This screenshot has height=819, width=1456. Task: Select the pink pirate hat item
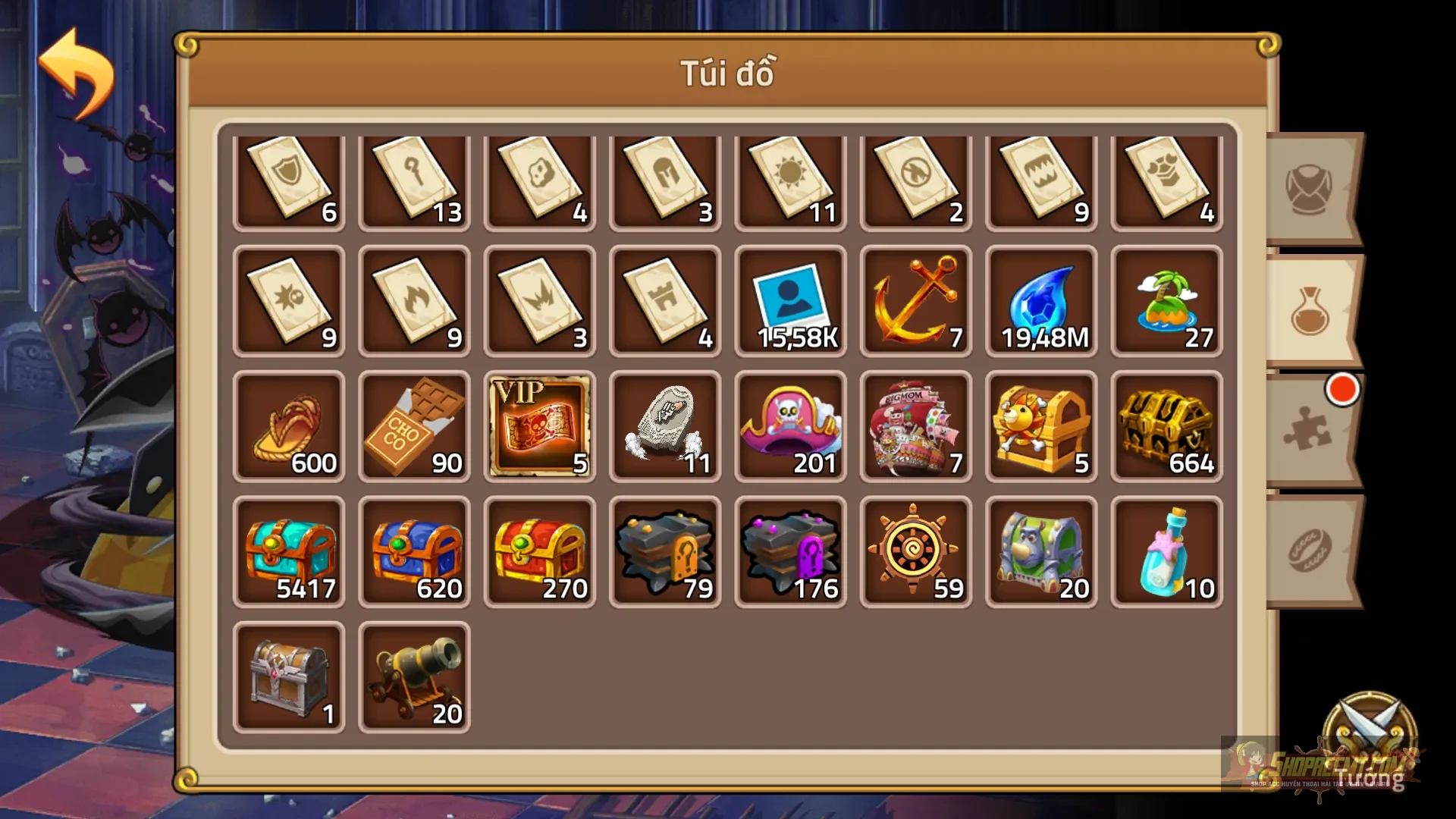pos(791,427)
